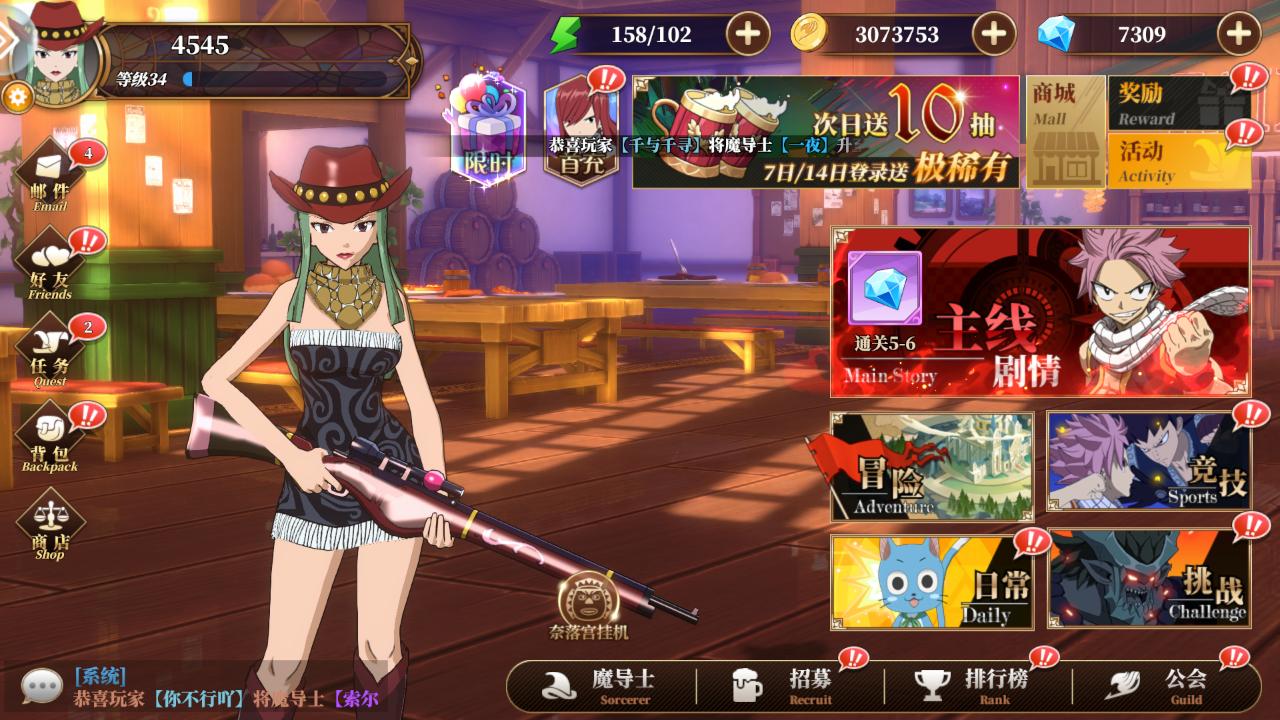
Task: Select the Adventure mode tile
Action: [932, 466]
